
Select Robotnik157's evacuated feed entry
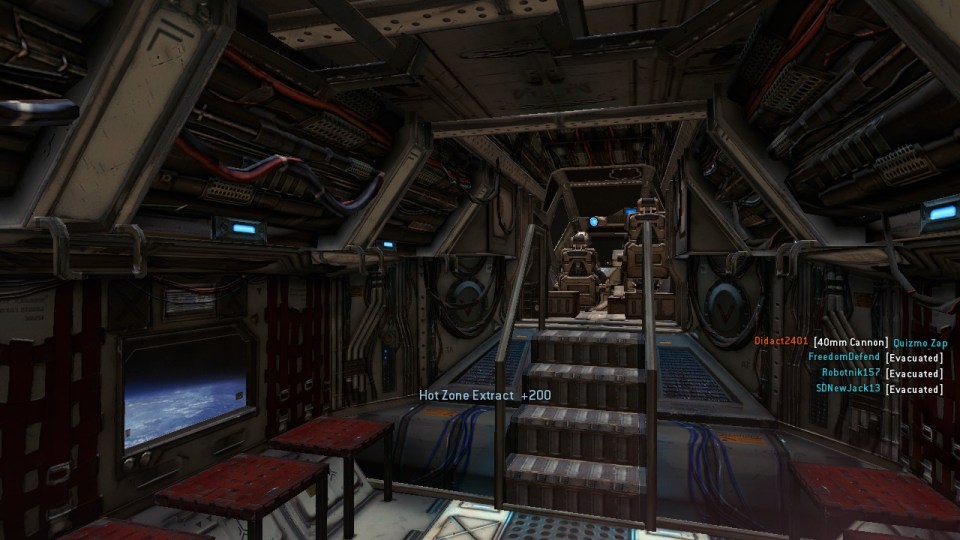(x=851, y=373)
